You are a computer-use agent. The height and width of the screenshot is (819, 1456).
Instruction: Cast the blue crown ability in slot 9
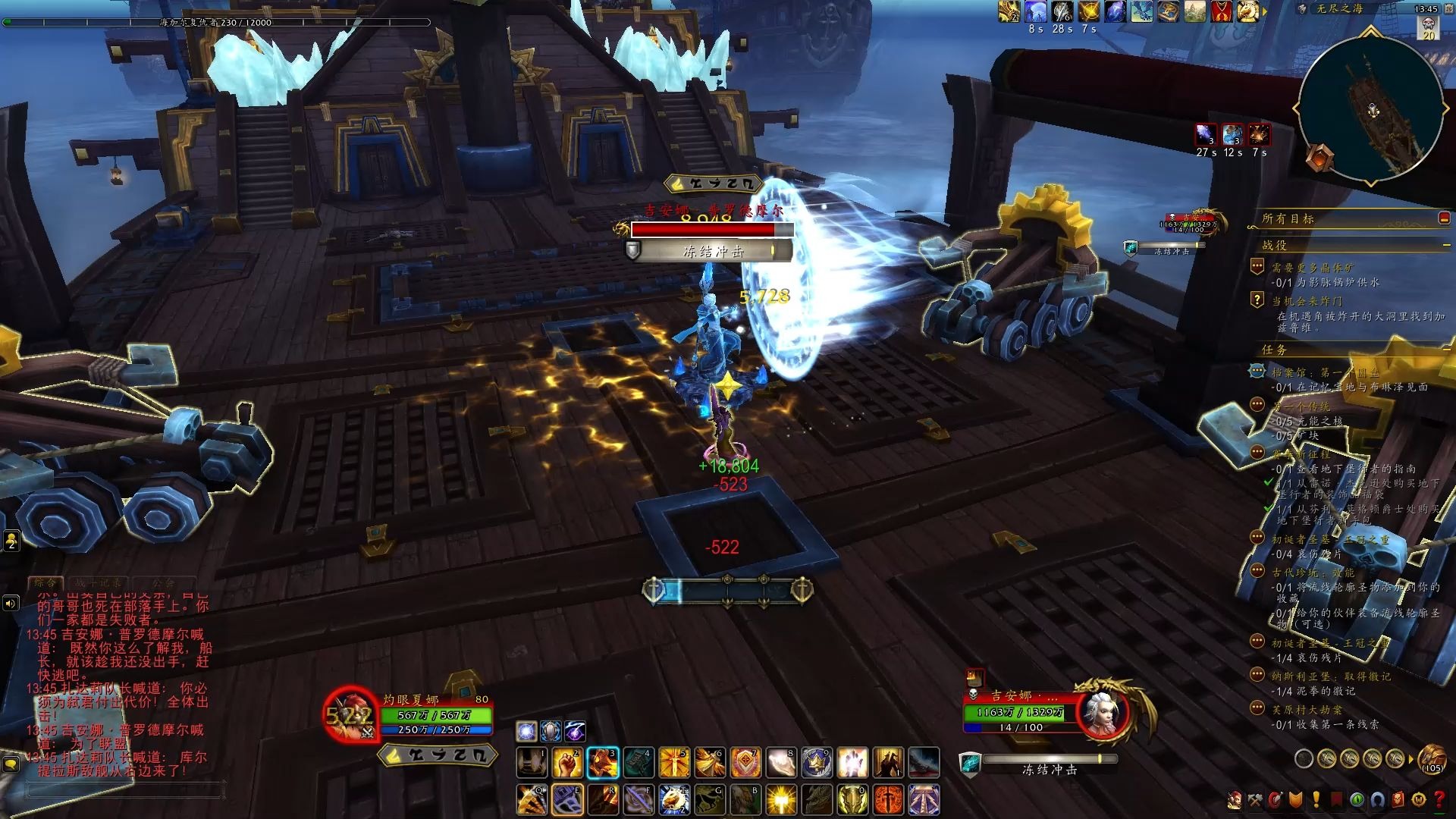(x=817, y=763)
